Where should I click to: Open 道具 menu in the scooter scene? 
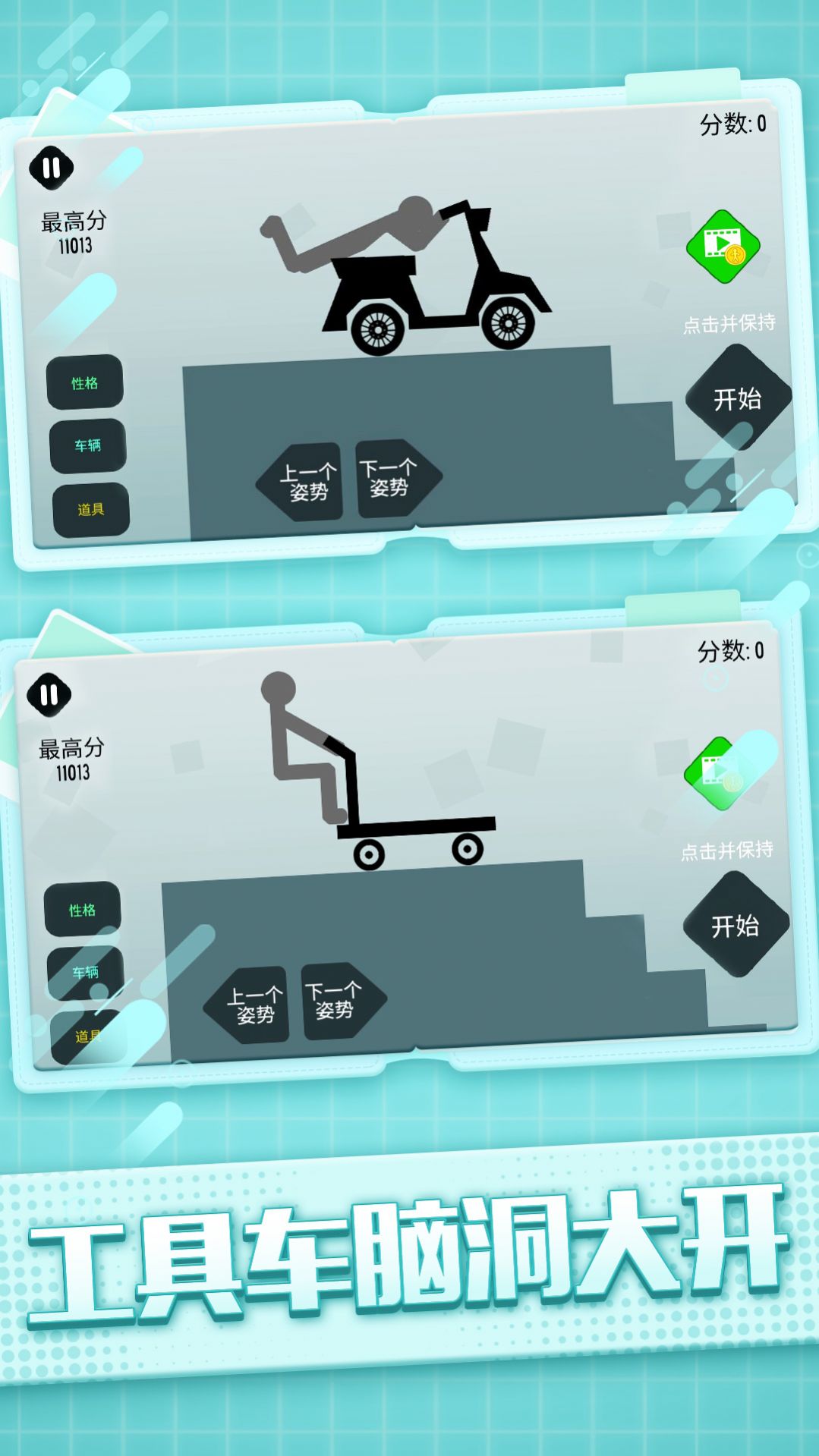click(x=91, y=509)
